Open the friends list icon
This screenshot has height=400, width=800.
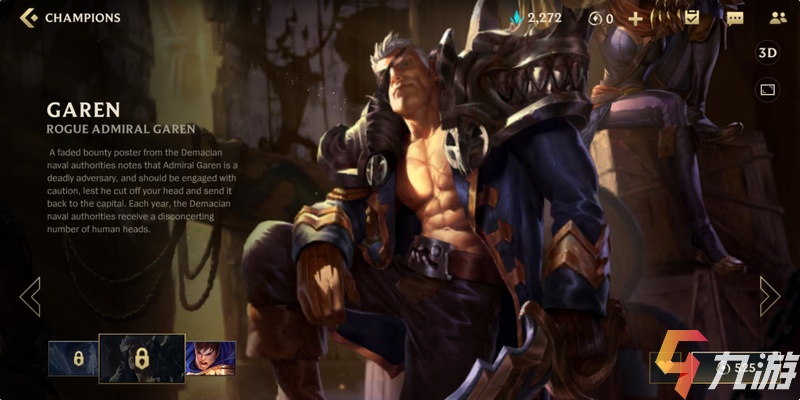[x=778, y=18]
